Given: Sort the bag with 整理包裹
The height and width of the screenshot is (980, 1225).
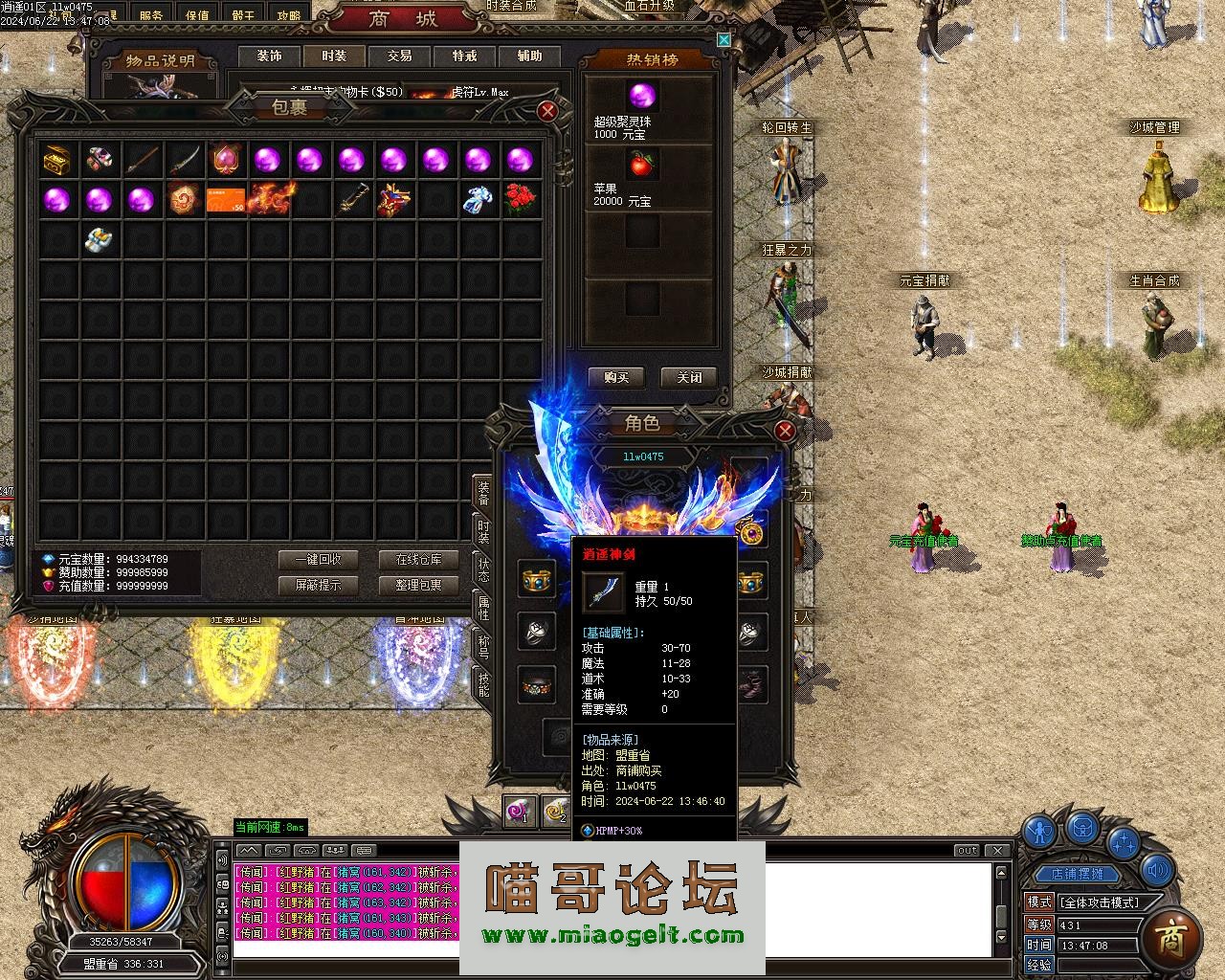Looking at the screenshot, I should tap(419, 585).
